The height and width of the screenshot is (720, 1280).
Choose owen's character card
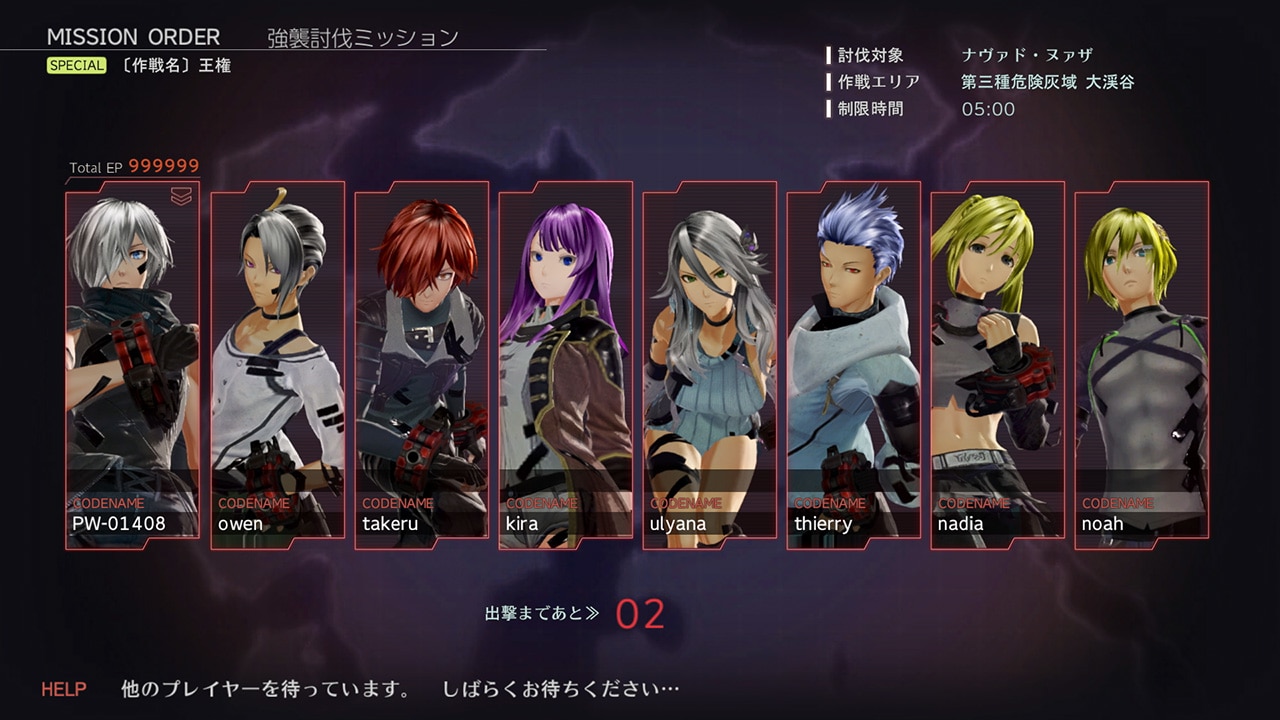[x=277, y=365]
